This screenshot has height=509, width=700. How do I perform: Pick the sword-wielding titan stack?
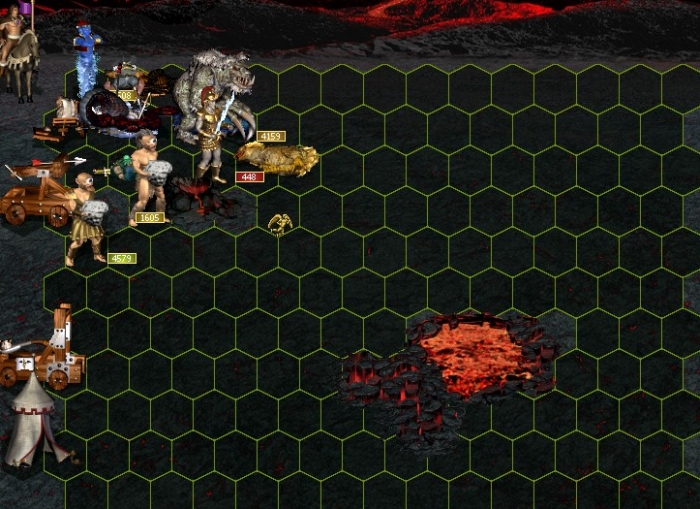click(x=212, y=133)
